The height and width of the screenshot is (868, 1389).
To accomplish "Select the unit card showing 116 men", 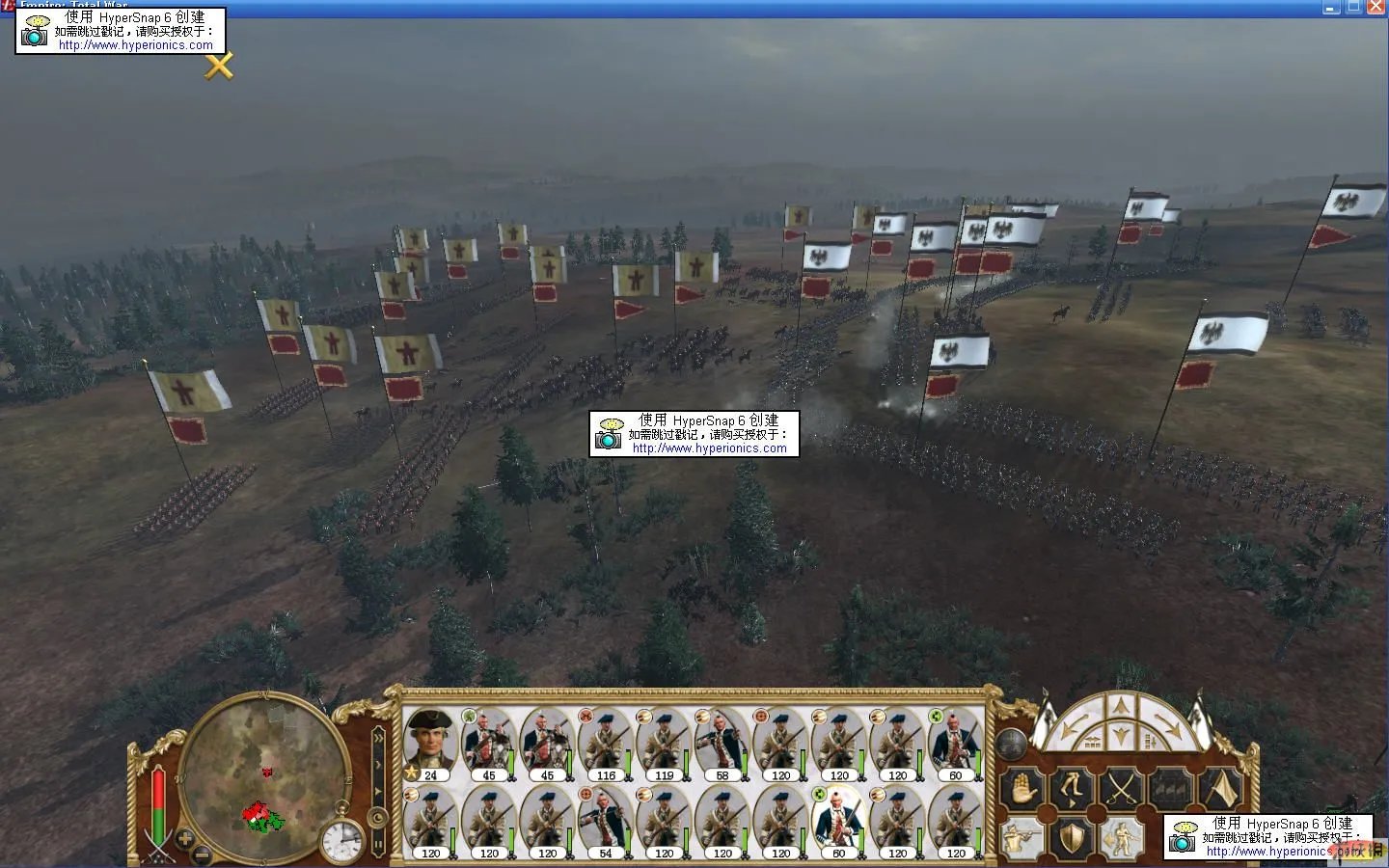I will [606, 744].
